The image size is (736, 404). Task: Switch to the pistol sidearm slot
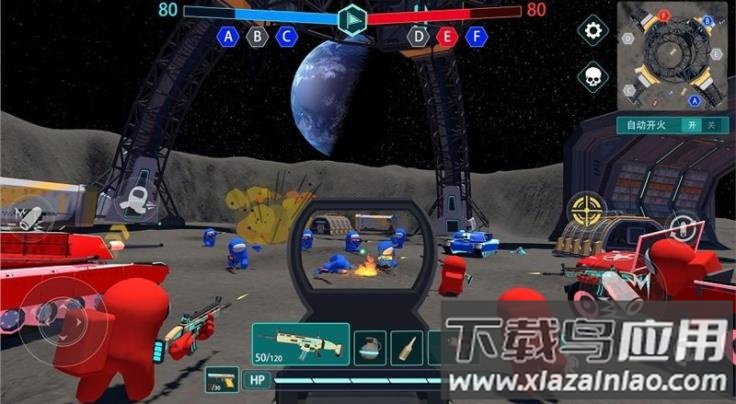[x=222, y=380]
